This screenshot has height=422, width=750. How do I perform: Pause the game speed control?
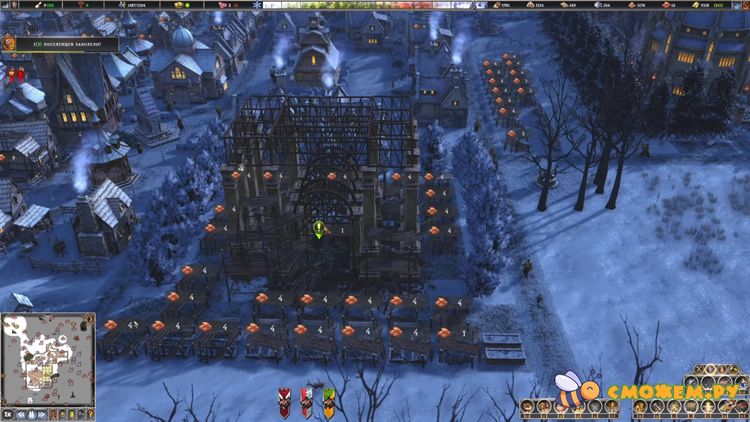(x=31, y=413)
